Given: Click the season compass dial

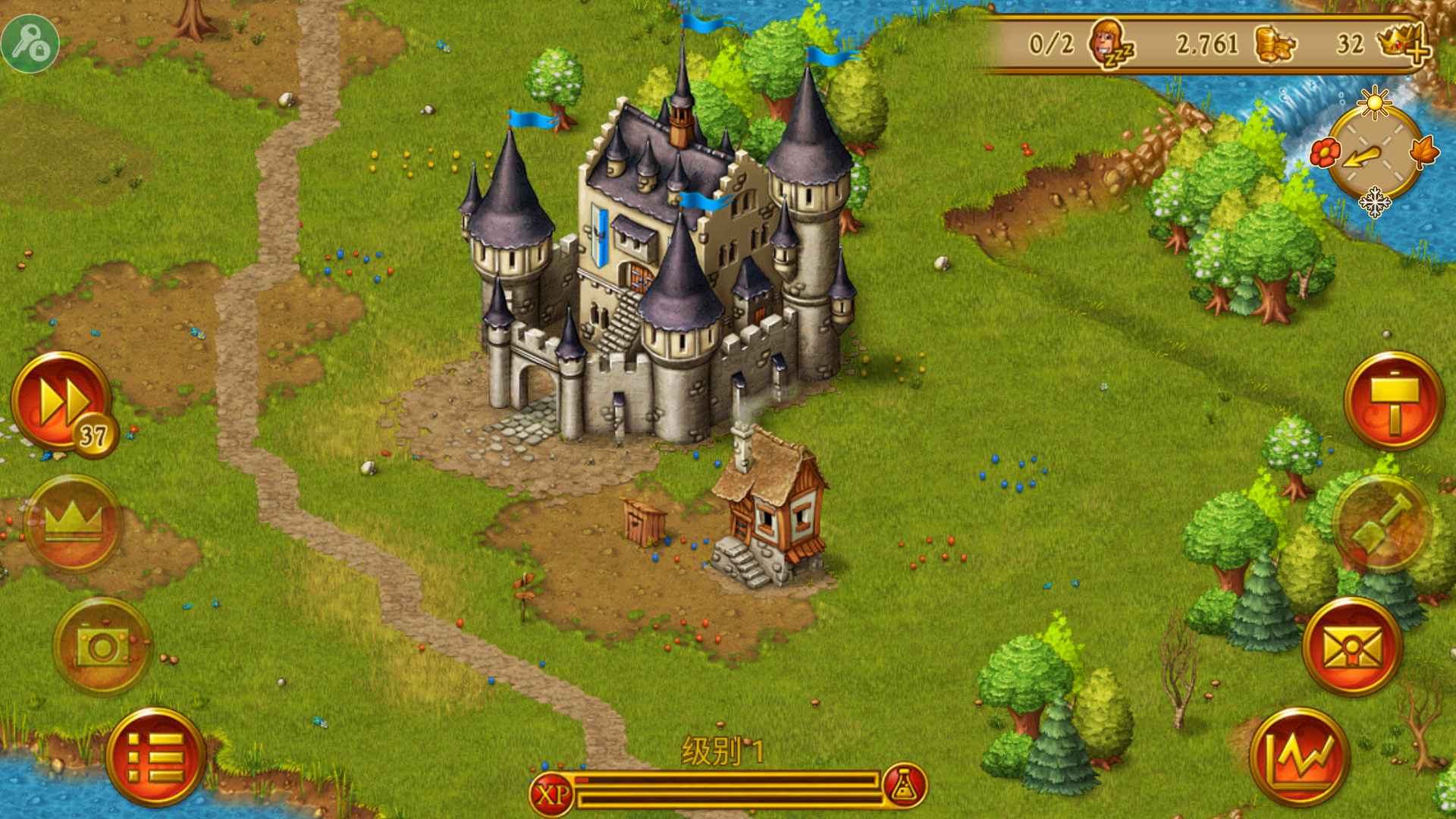Looking at the screenshot, I should (x=1378, y=154).
